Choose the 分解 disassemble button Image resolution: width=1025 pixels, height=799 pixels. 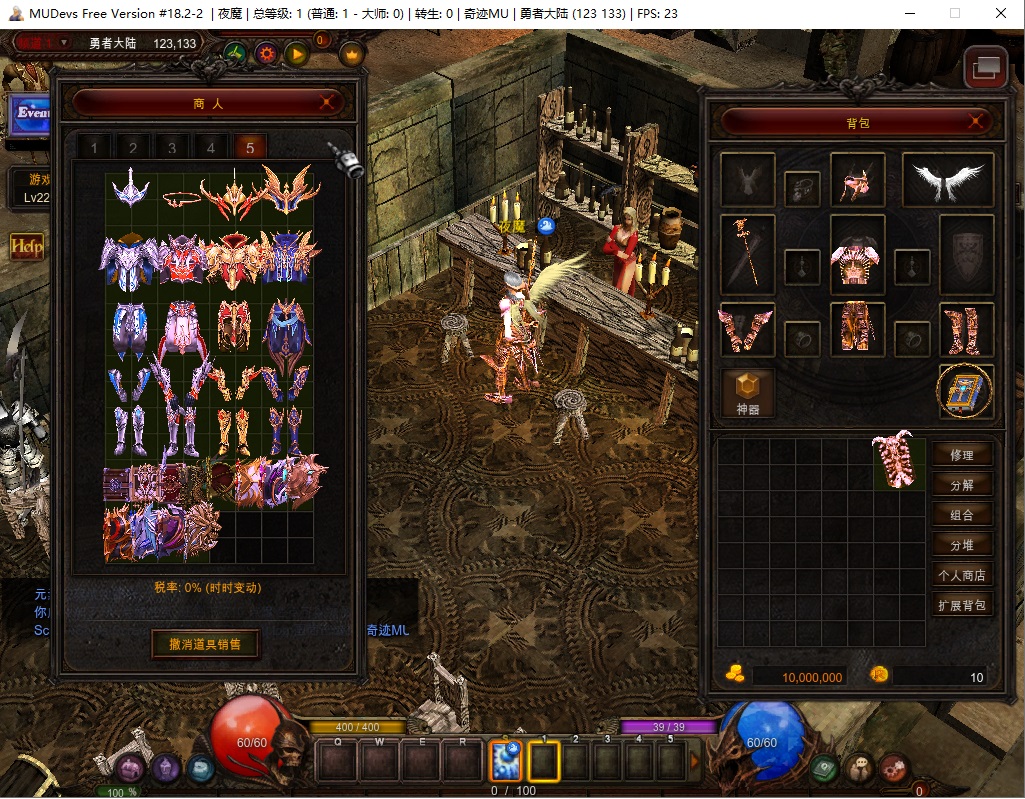(x=962, y=485)
